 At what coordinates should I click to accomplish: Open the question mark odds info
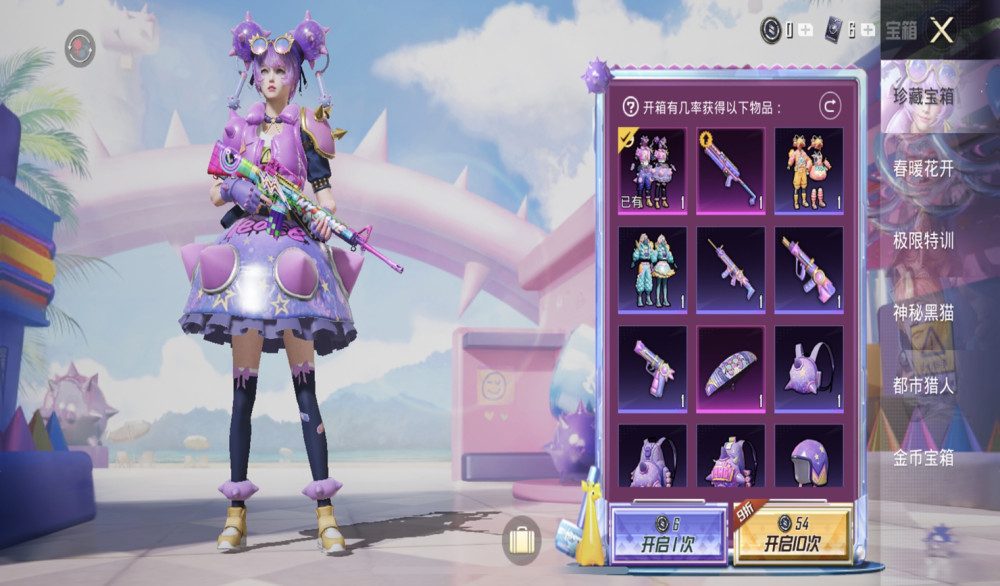[x=630, y=106]
